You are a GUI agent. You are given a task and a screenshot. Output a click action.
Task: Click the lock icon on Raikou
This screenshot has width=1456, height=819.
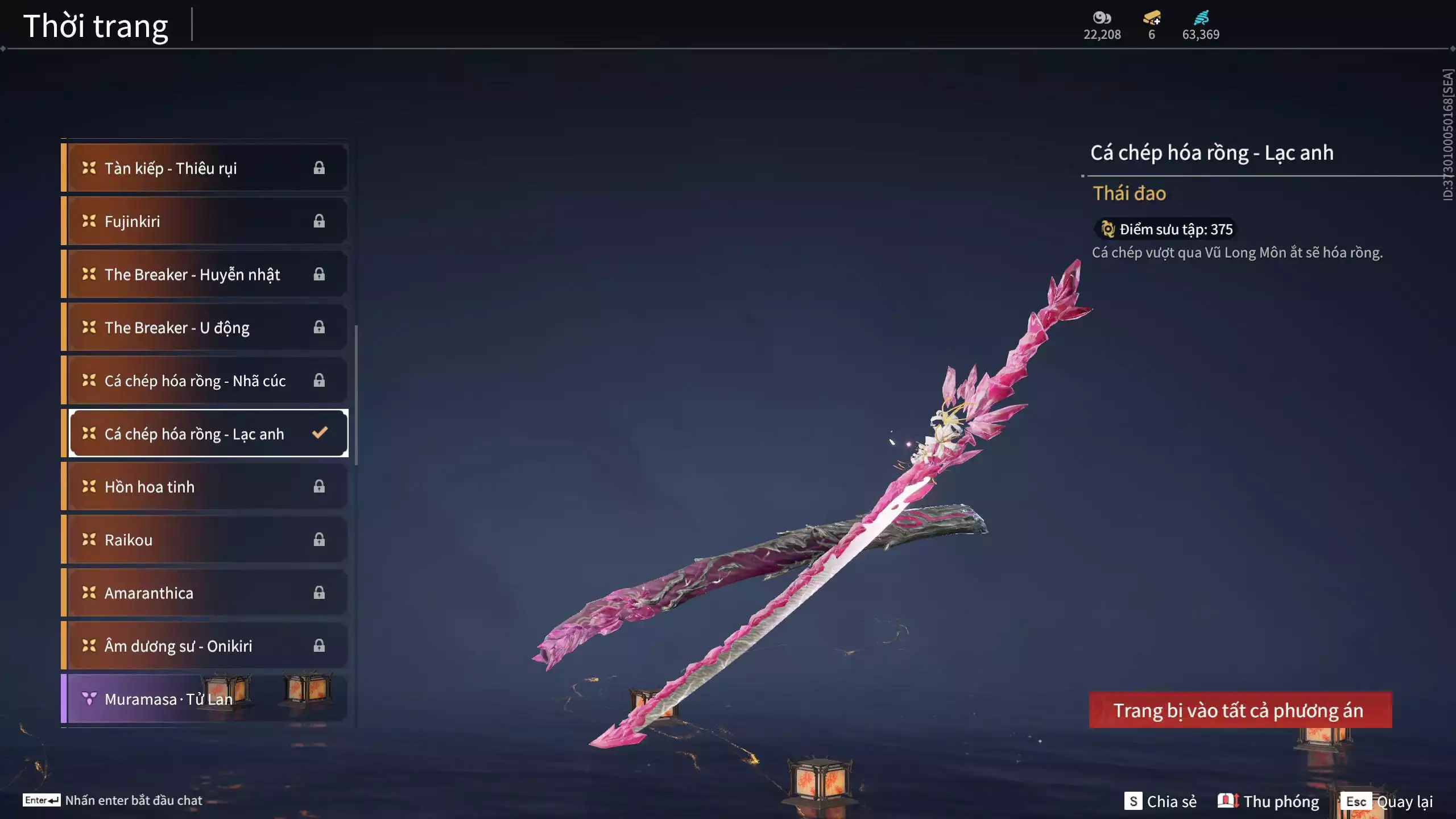click(319, 539)
